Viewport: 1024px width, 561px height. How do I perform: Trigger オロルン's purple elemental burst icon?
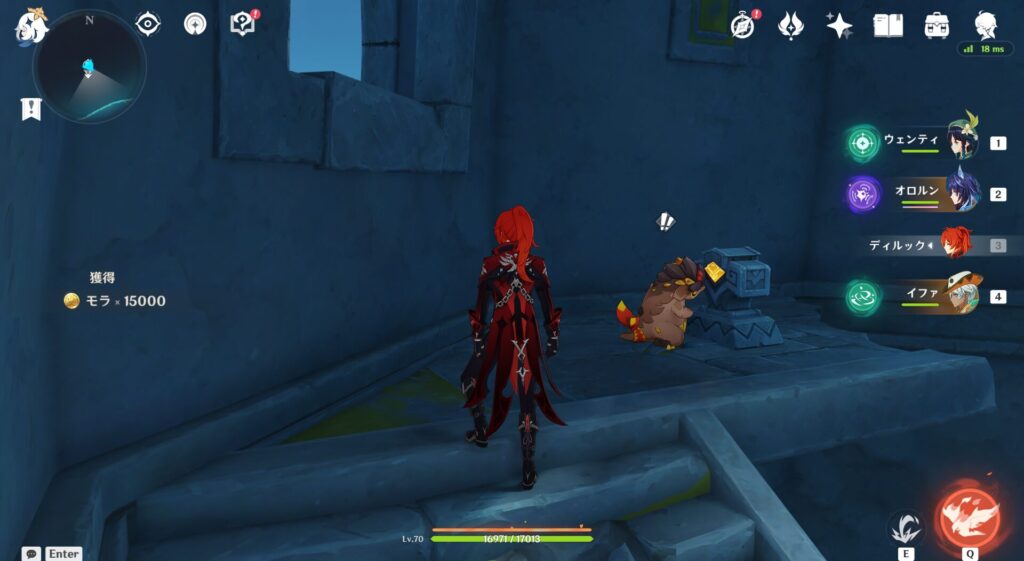pos(861,194)
